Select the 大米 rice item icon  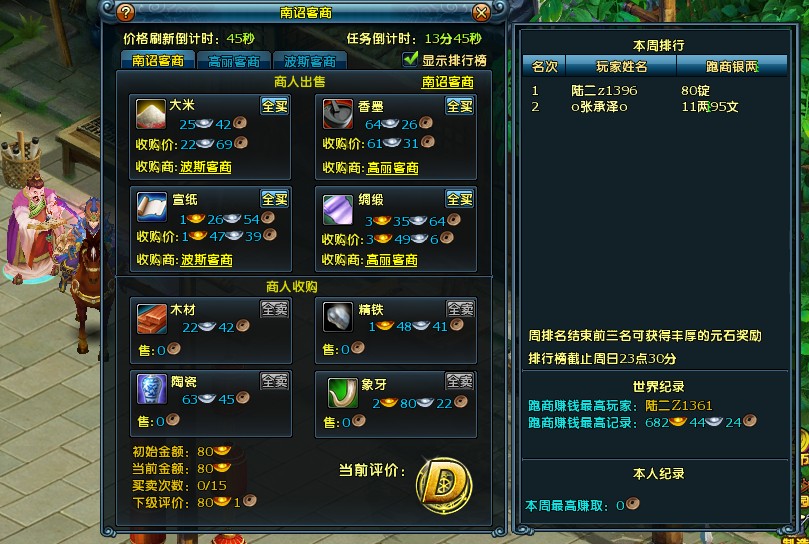152,114
